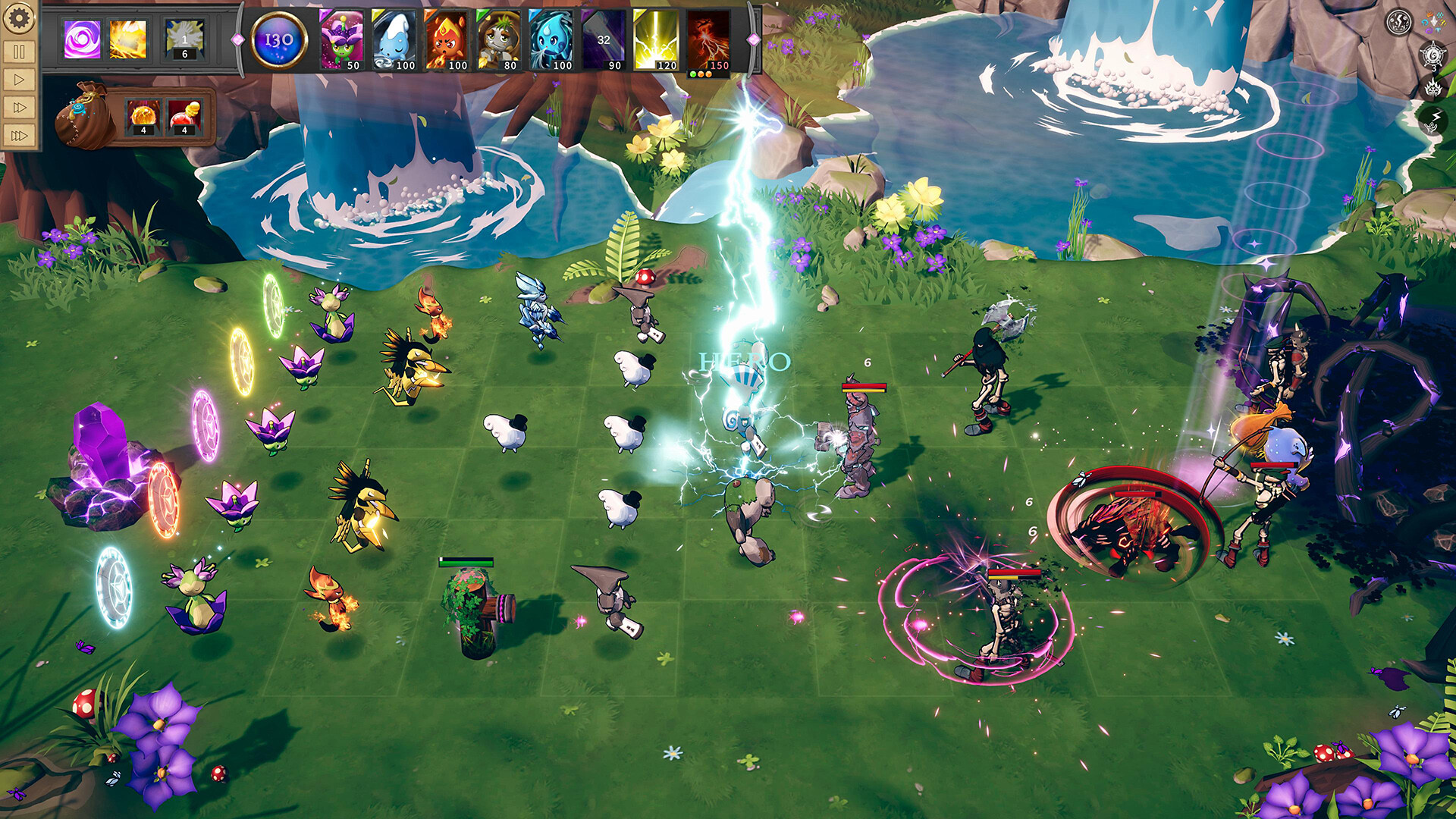Use the fire orb item from the bag
The width and height of the screenshot is (1456, 819).
coord(143,118)
